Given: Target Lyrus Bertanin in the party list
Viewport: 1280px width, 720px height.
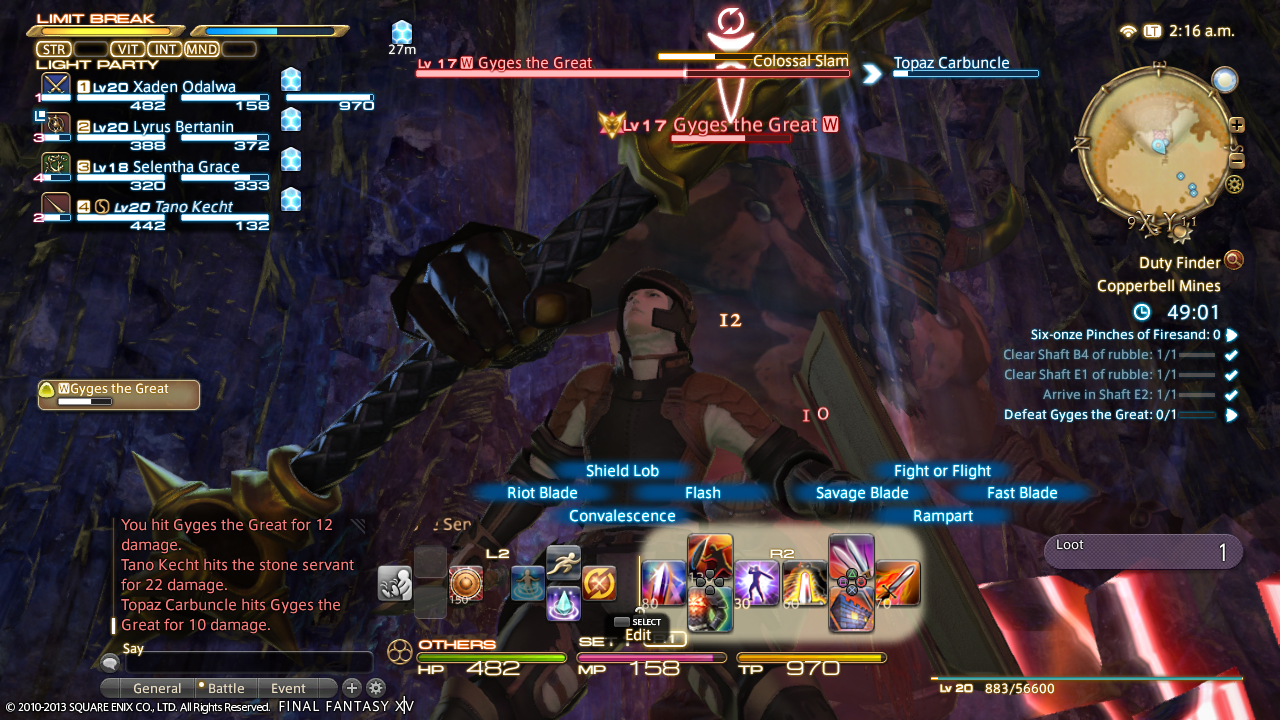Looking at the screenshot, I should click(x=172, y=127).
